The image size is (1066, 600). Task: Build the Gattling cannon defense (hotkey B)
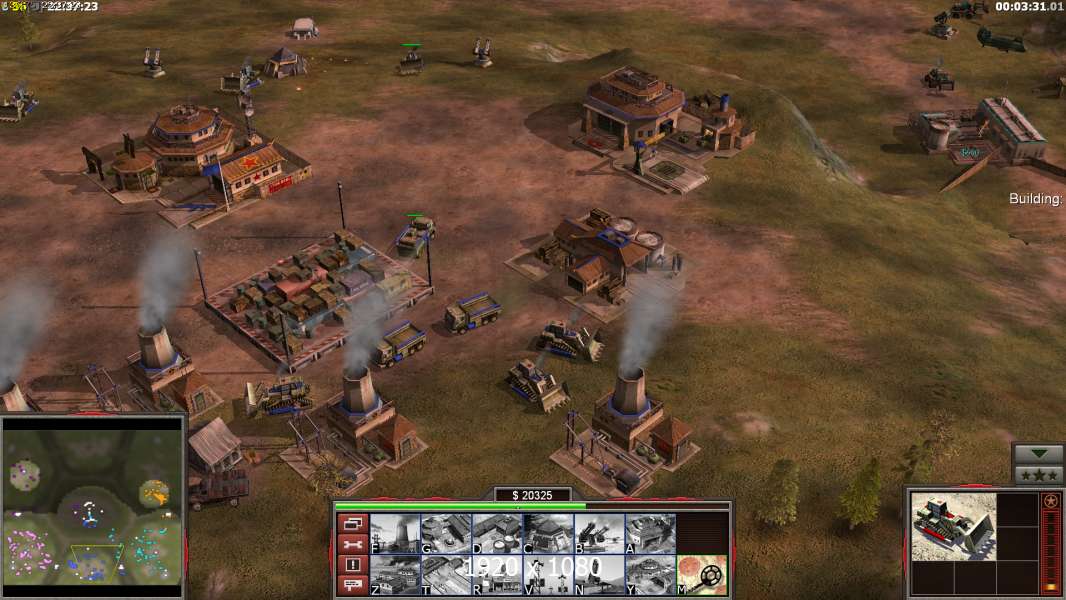click(599, 534)
